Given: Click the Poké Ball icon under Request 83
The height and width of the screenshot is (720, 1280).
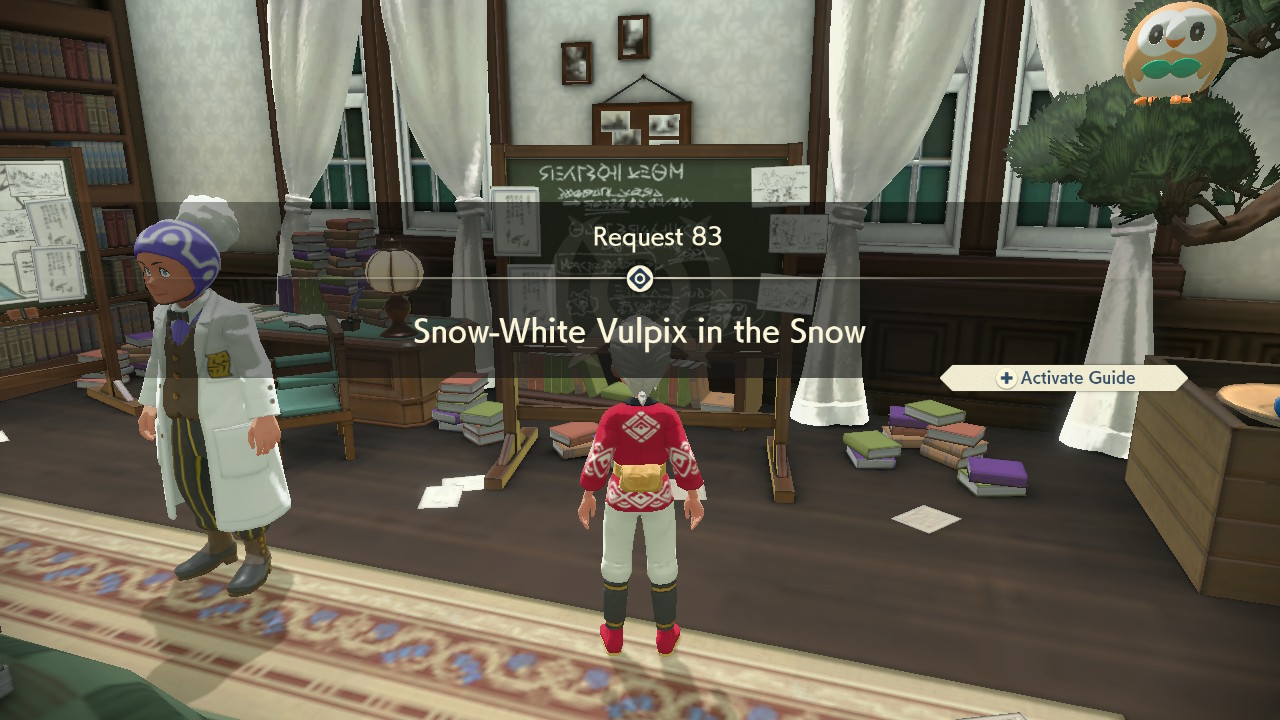Looking at the screenshot, I should point(640,277).
